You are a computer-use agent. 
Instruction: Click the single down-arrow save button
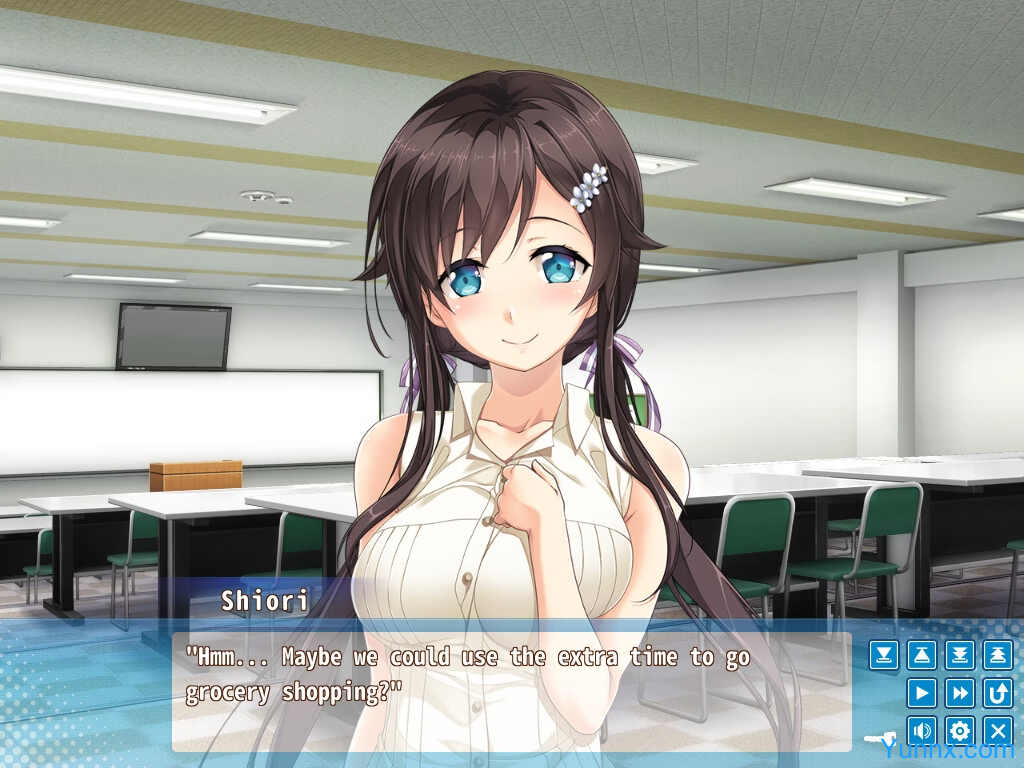(x=883, y=655)
